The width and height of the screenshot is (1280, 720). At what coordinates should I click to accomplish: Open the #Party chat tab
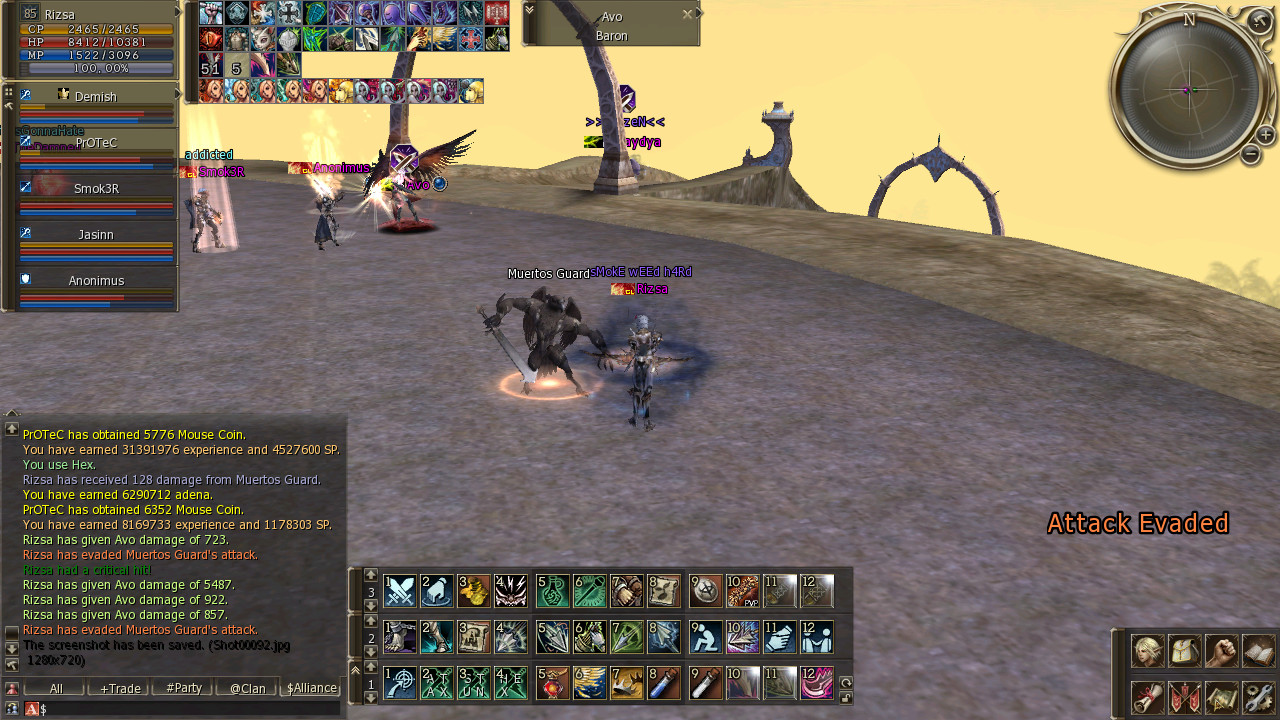[x=184, y=688]
